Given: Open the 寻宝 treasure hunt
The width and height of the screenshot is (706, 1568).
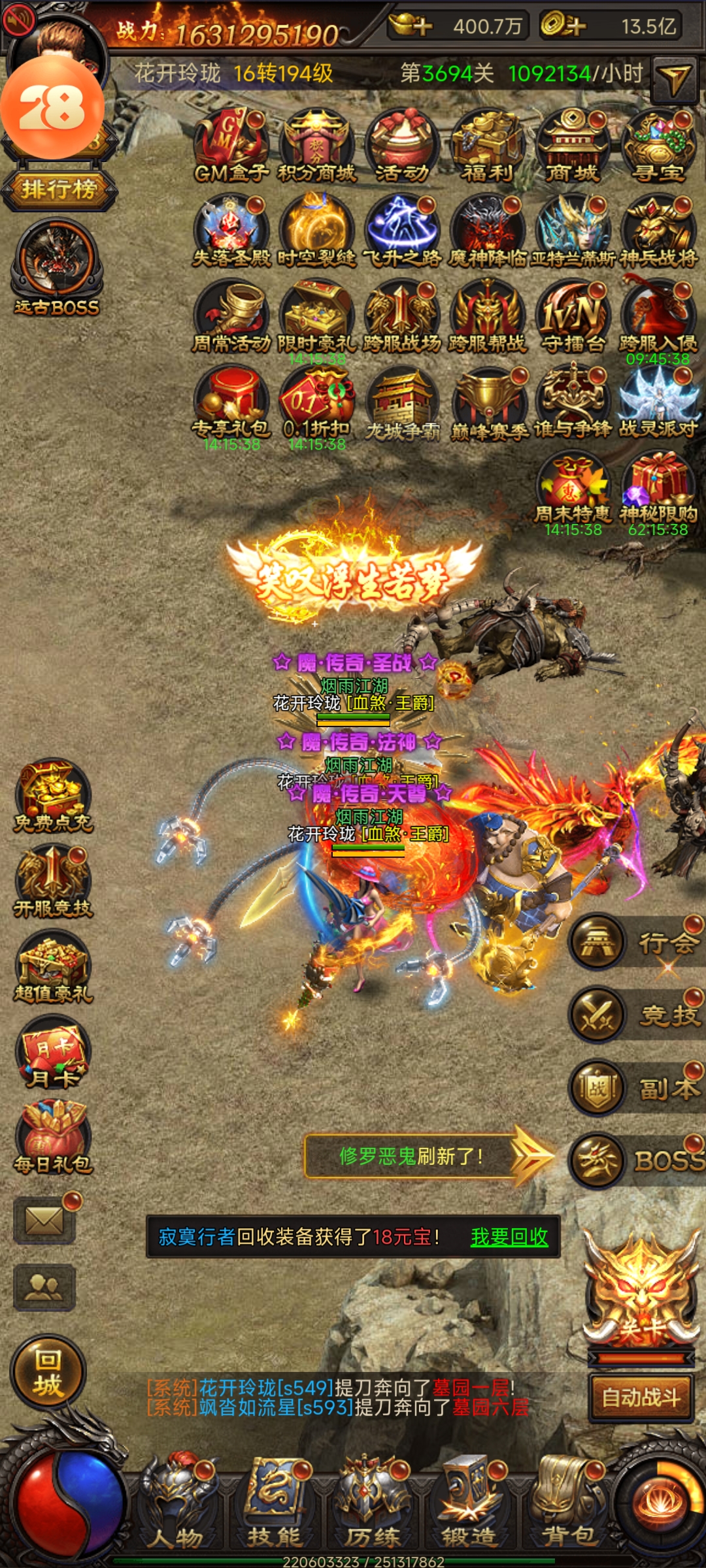Looking at the screenshot, I should pos(658,146).
